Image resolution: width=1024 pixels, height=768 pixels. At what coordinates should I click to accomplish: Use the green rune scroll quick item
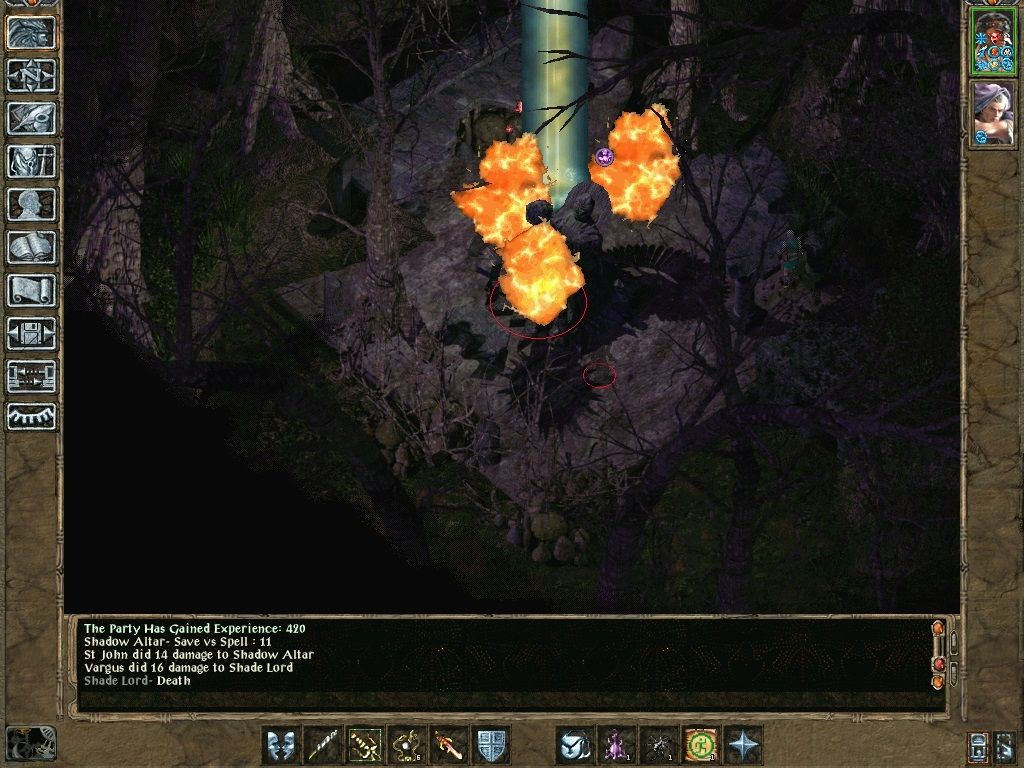coord(701,745)
